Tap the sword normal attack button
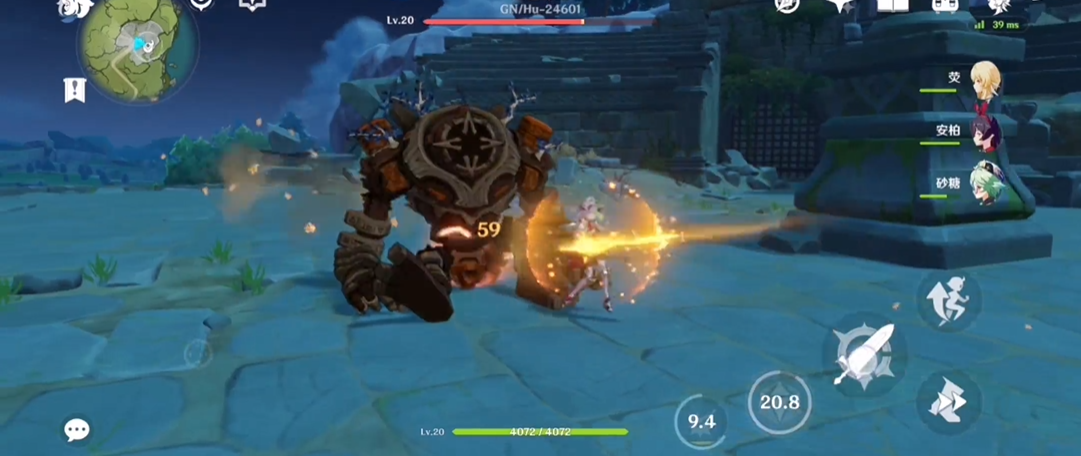Viewport: 1081px width, 456px height. coord(863,354)
